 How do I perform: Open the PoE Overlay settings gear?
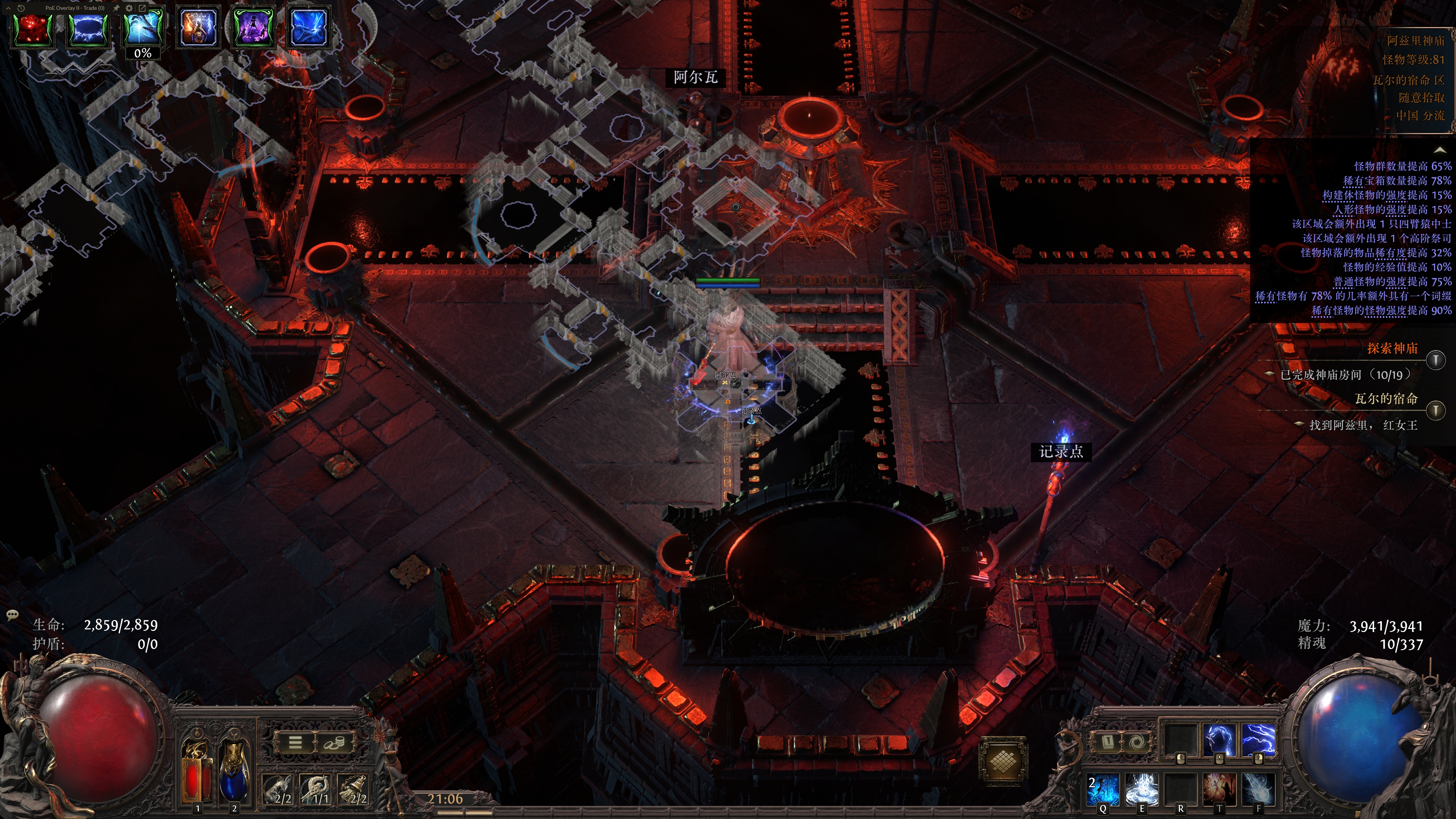click(x=129, y=8)
